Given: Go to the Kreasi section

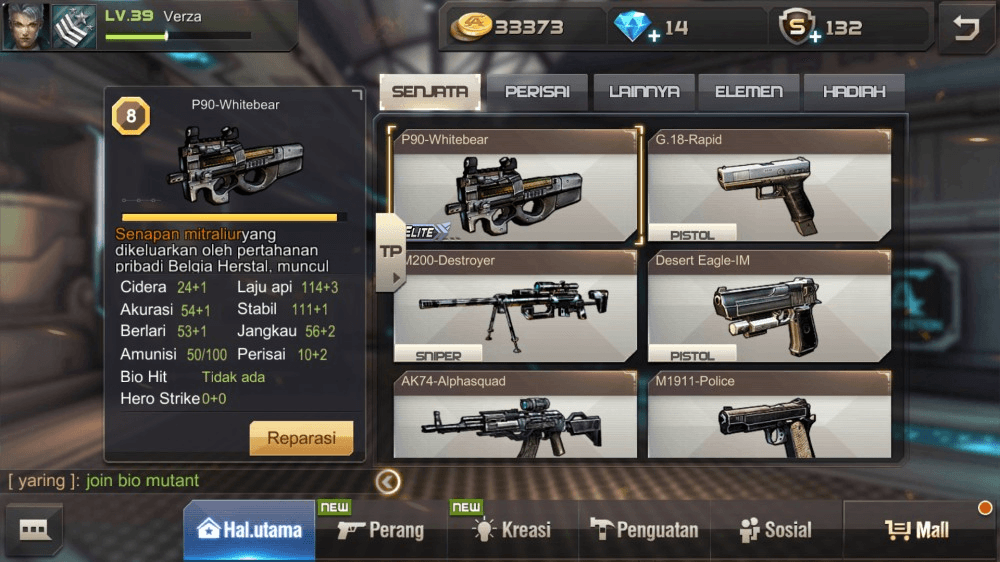Looking at the screenshot, I should (512, 530).
